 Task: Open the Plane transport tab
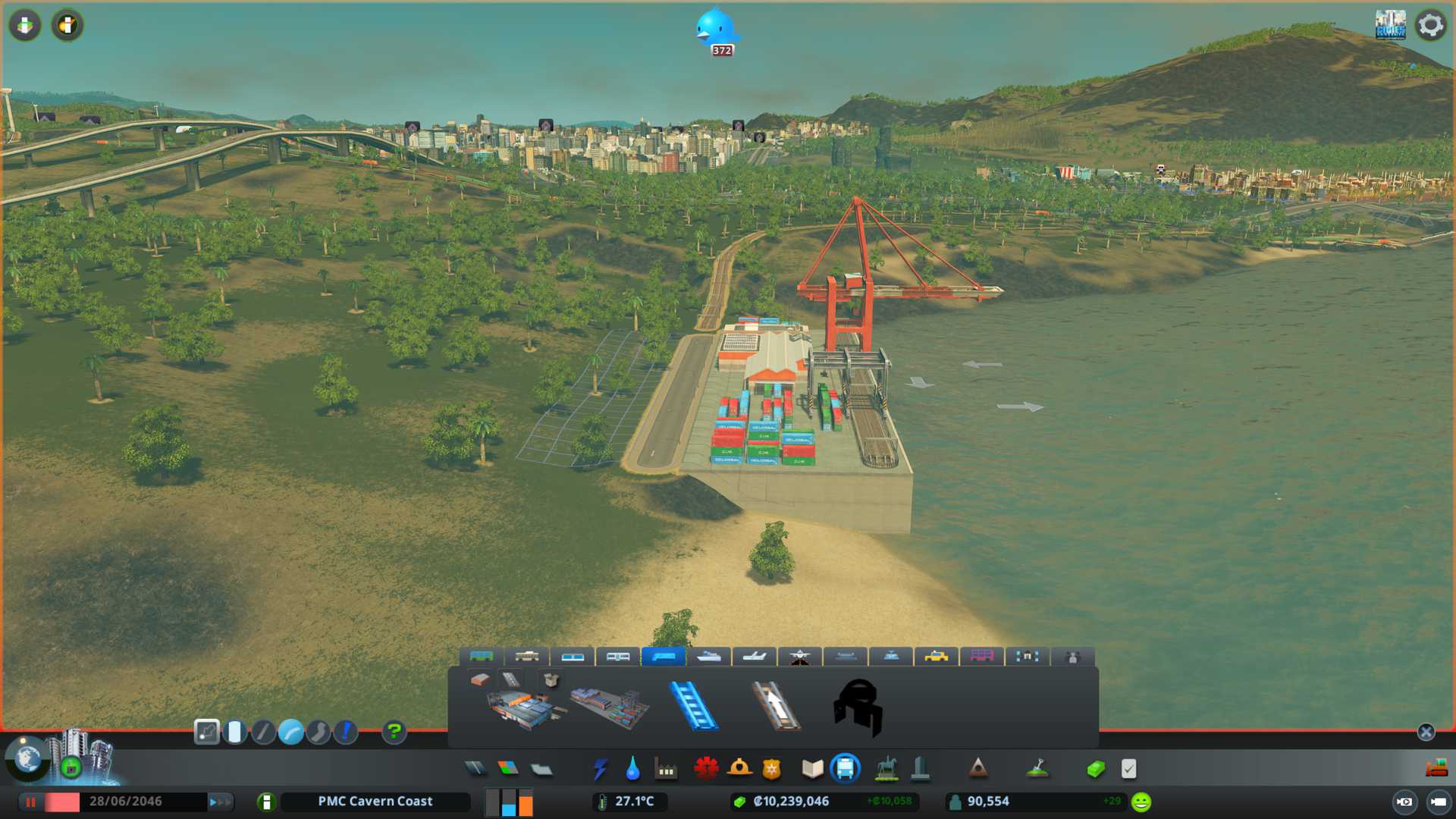(755, 656)
